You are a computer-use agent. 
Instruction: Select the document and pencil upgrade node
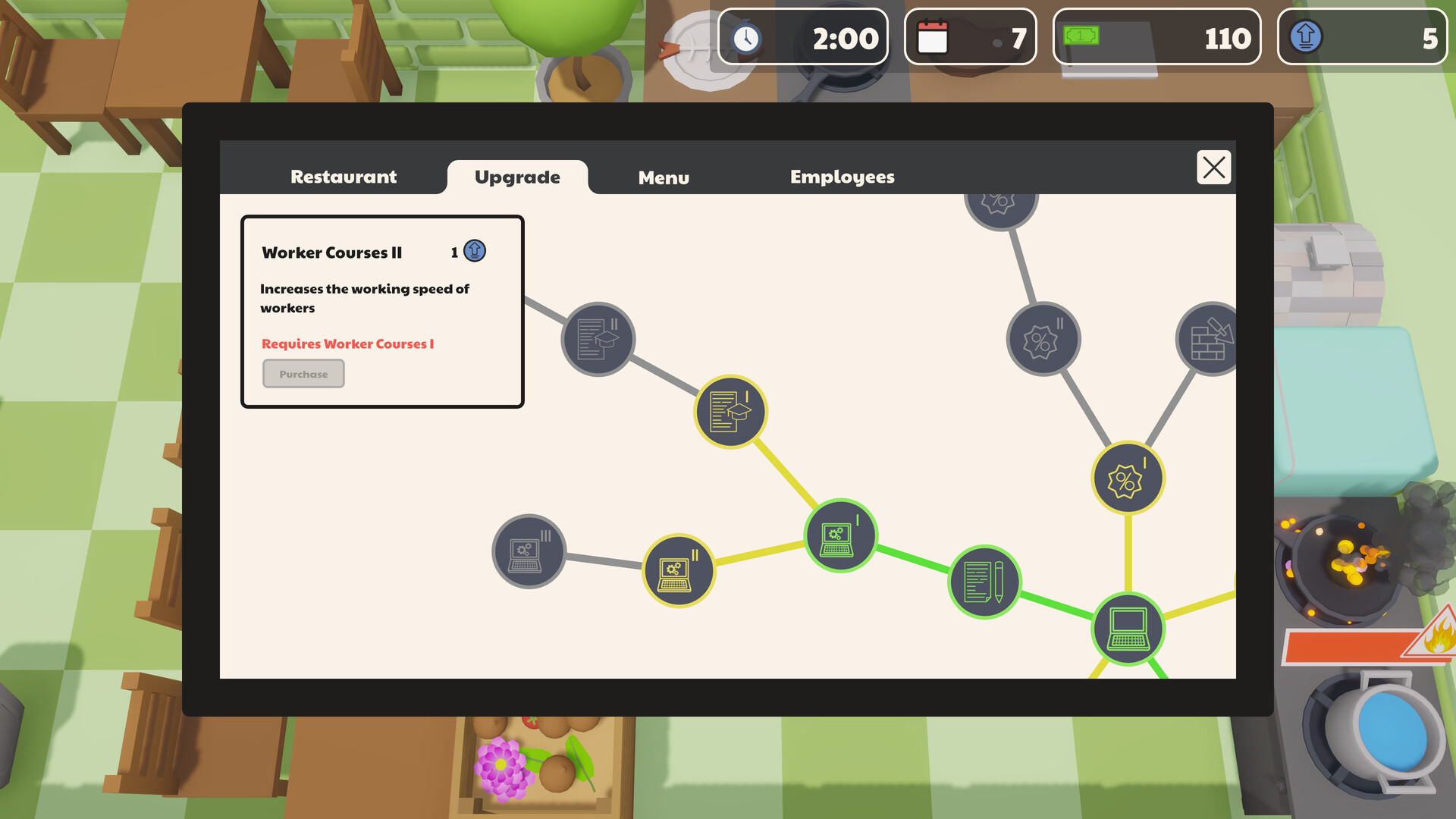pos(984,581)
